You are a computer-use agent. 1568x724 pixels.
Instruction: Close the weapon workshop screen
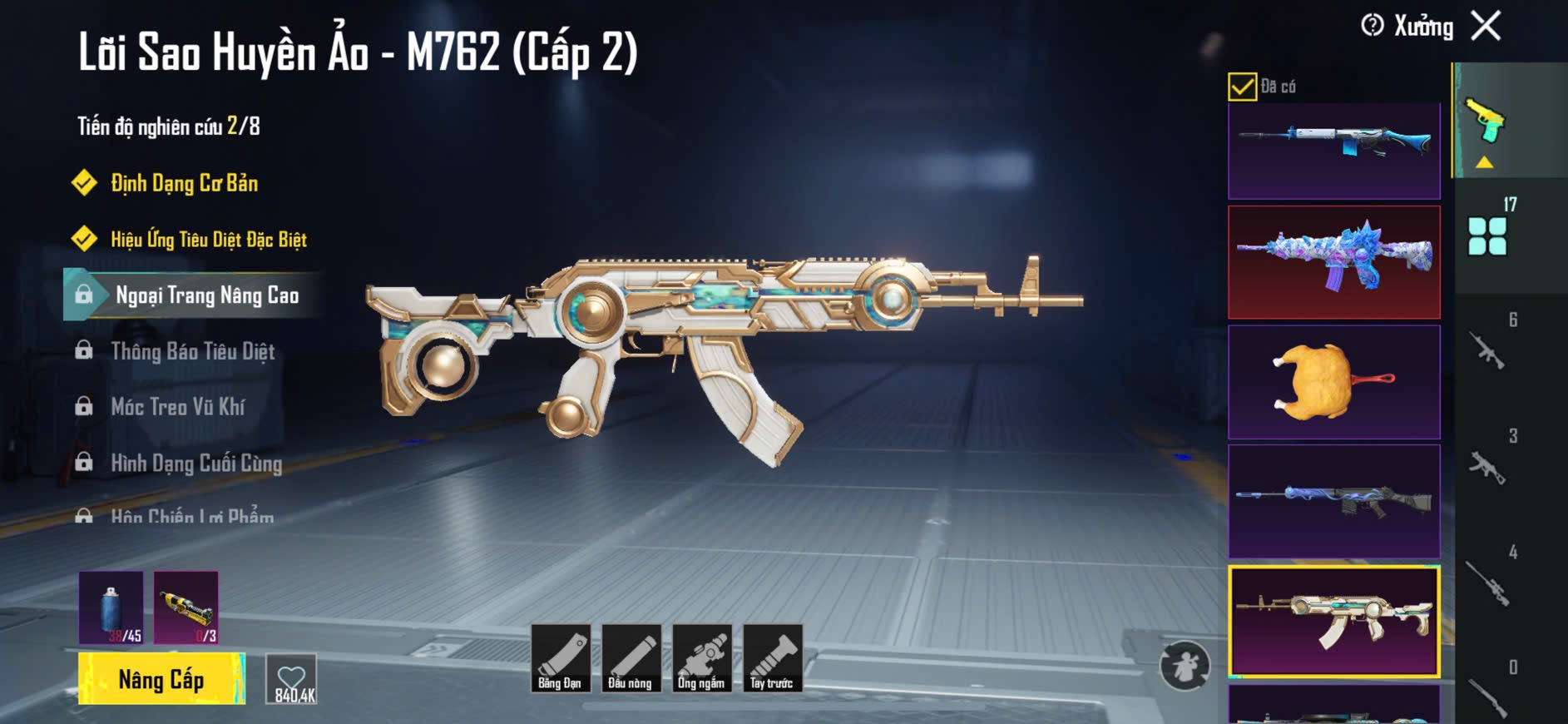coord(1486,26)
